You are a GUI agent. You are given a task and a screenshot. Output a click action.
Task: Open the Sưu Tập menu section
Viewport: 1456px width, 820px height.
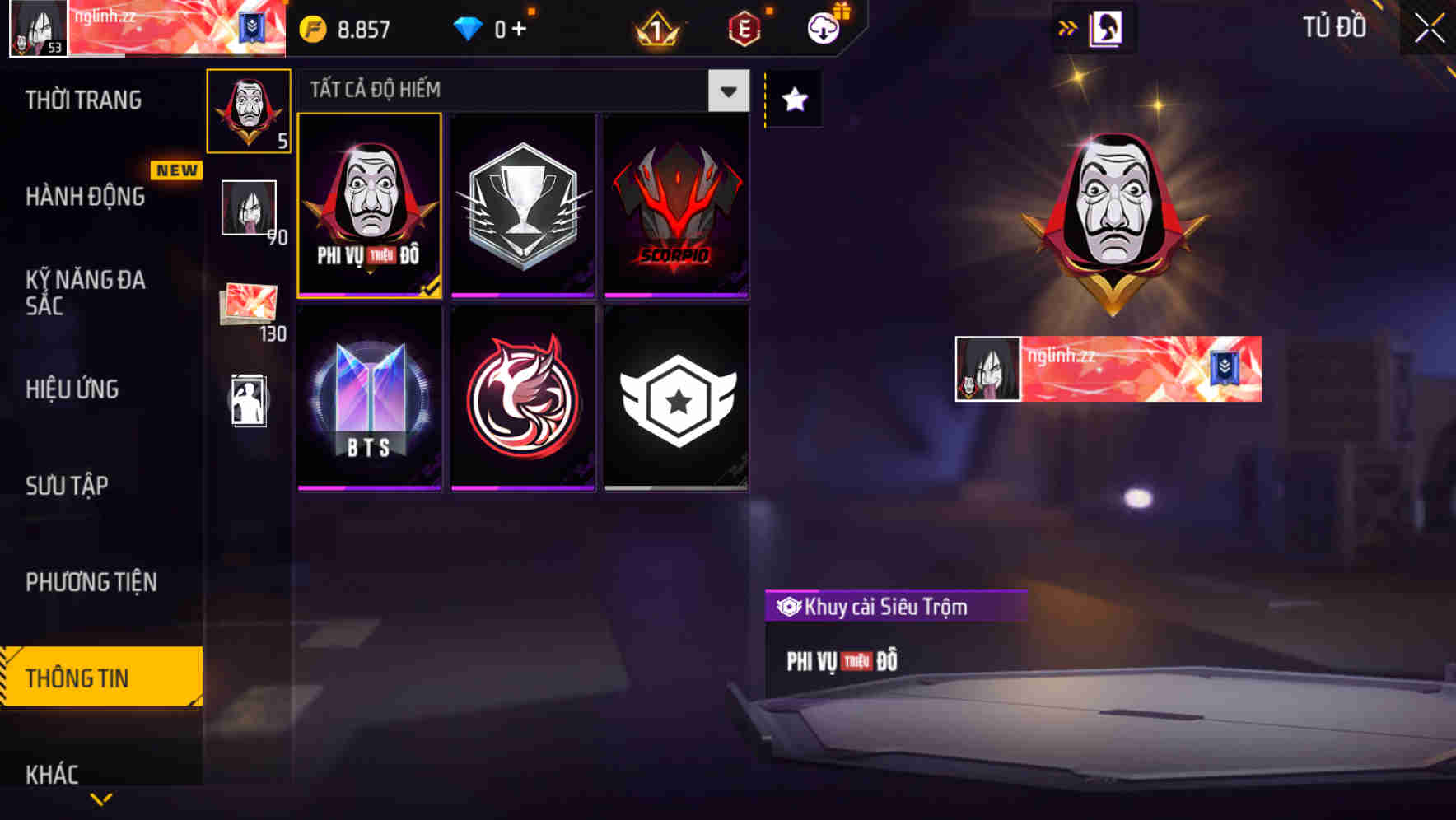66,486
